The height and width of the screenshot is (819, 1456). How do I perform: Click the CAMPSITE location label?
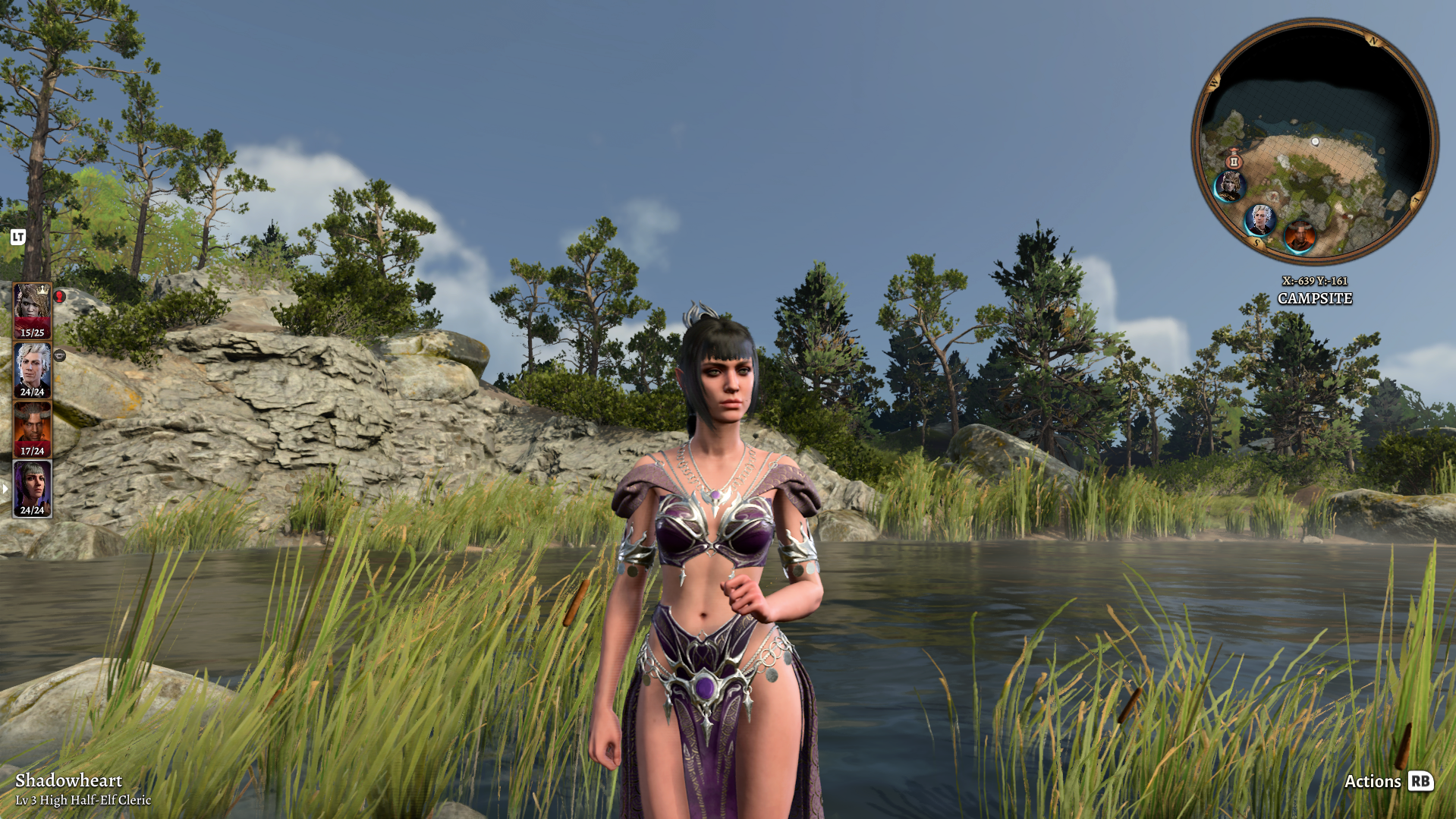pos(1315,297)
